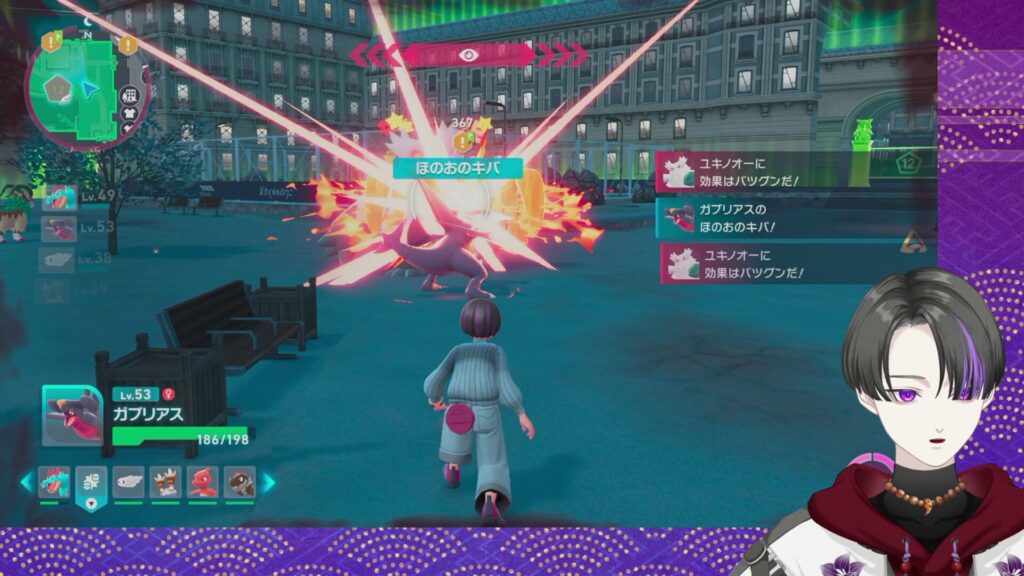The height and width of the screenshot is (576, 1024).
Task: Click the target lock-on eye indicator
Action: (x=466, y=54)
